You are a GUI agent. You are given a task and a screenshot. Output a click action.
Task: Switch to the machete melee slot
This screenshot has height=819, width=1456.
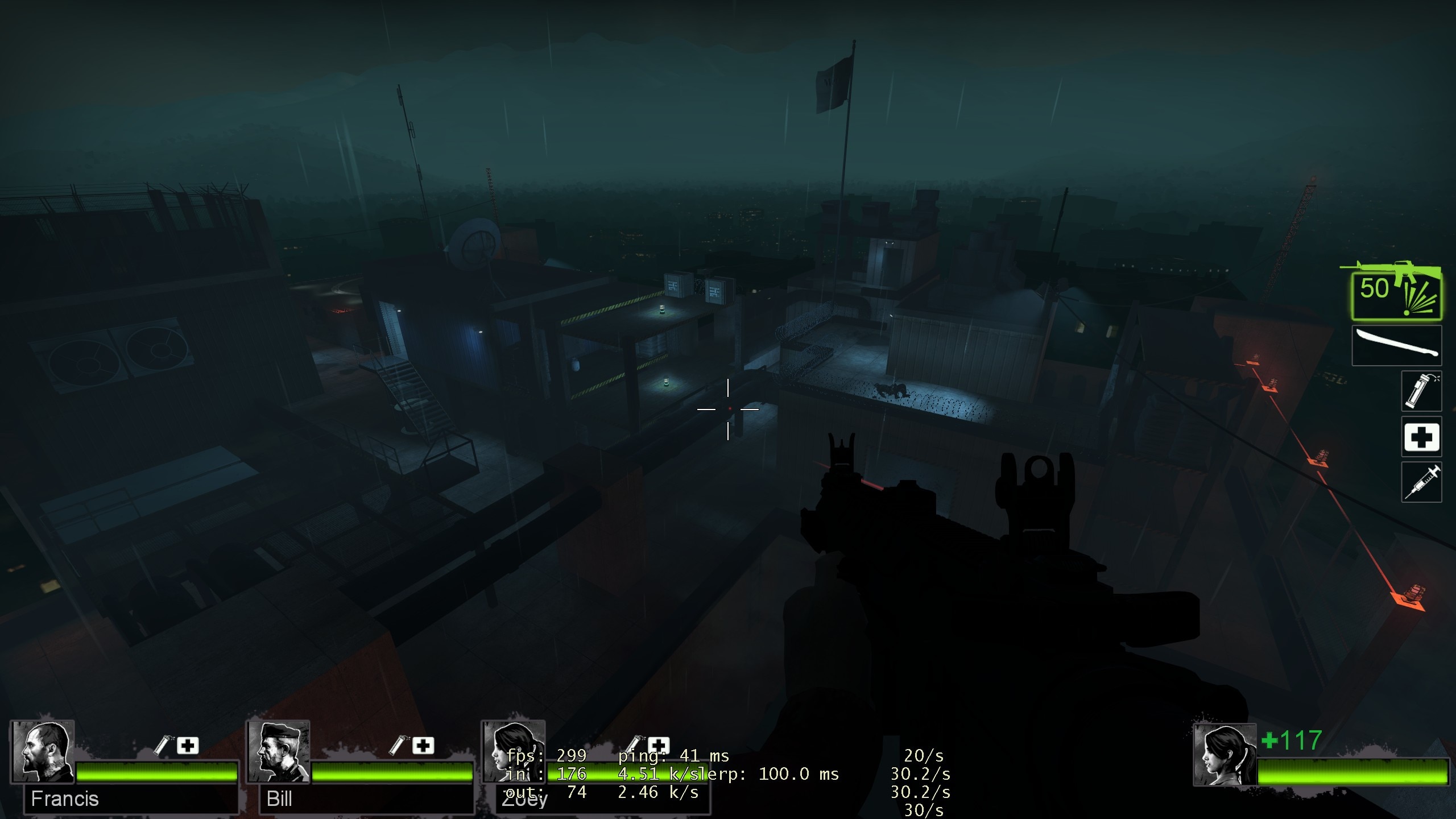tap(1396, 345)
